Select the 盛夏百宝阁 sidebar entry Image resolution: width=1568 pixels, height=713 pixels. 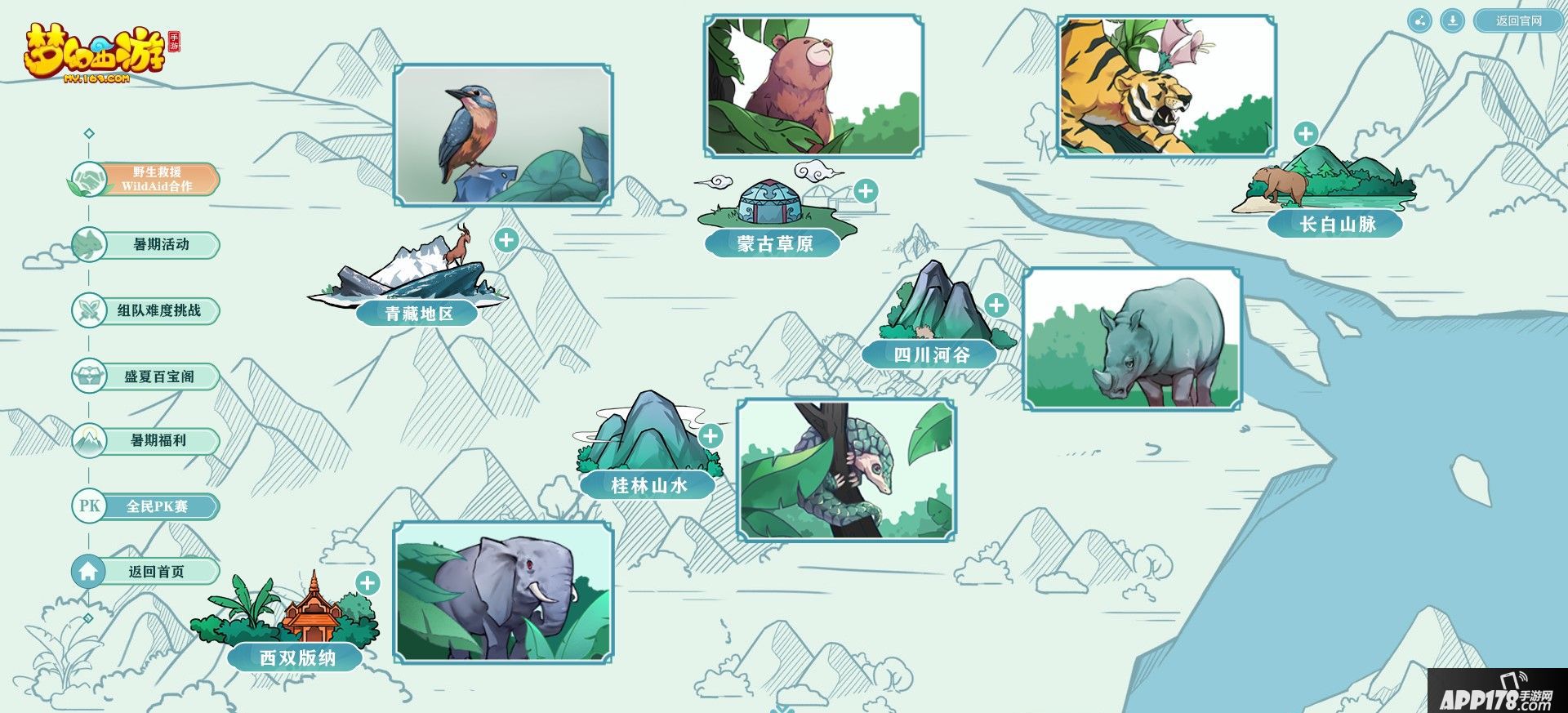158,376
